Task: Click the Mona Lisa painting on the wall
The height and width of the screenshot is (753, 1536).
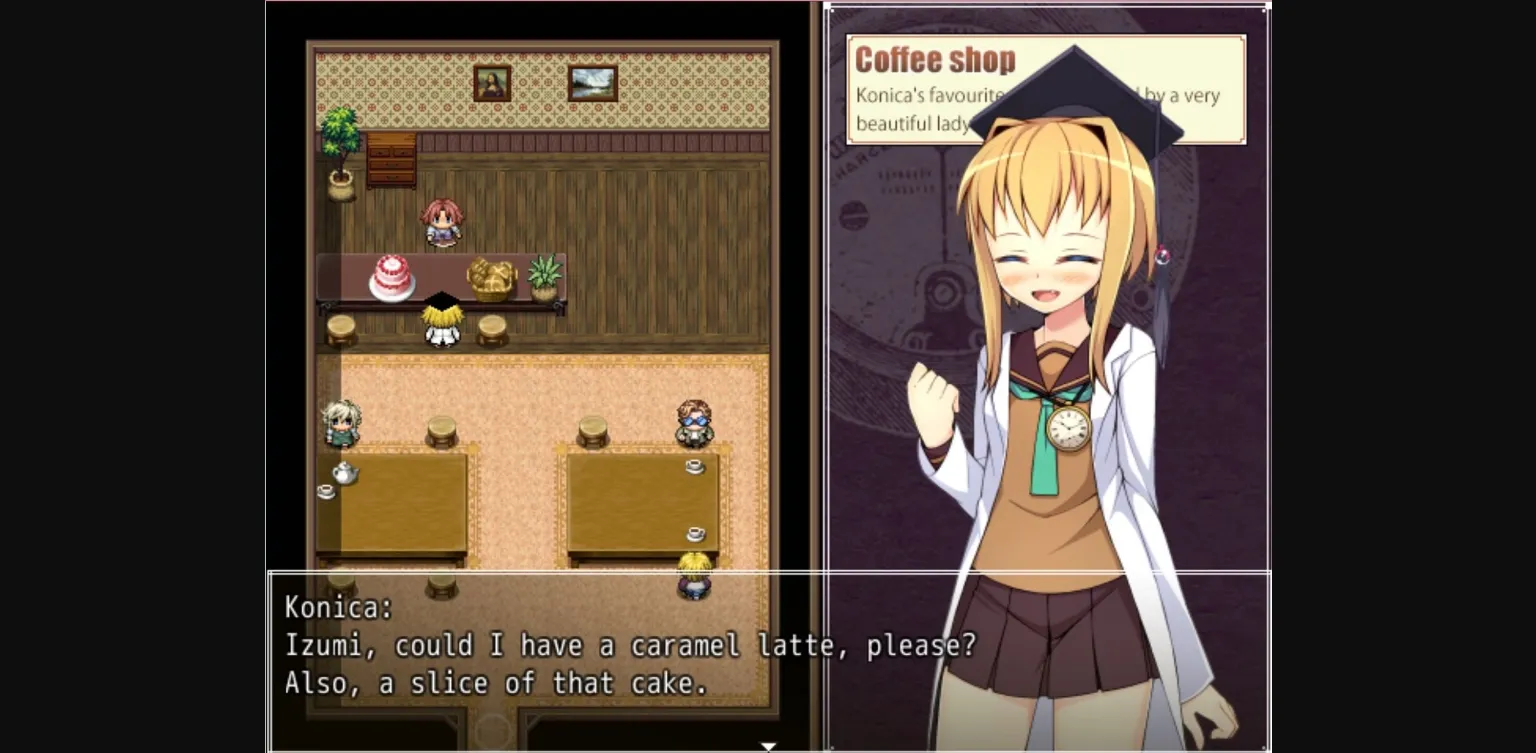Action: (x=490, y=85)
